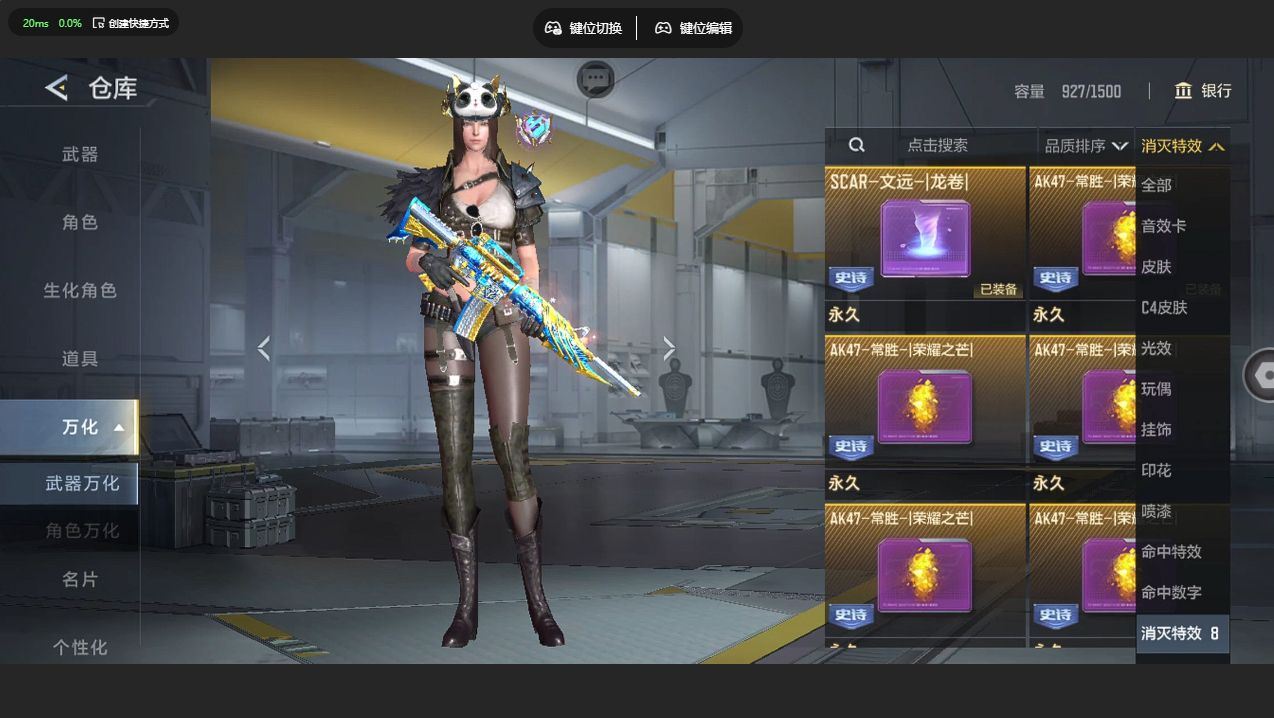Open the 银行 bank
This screenshot has height=718, width=1274.
tap(1203, 91)
